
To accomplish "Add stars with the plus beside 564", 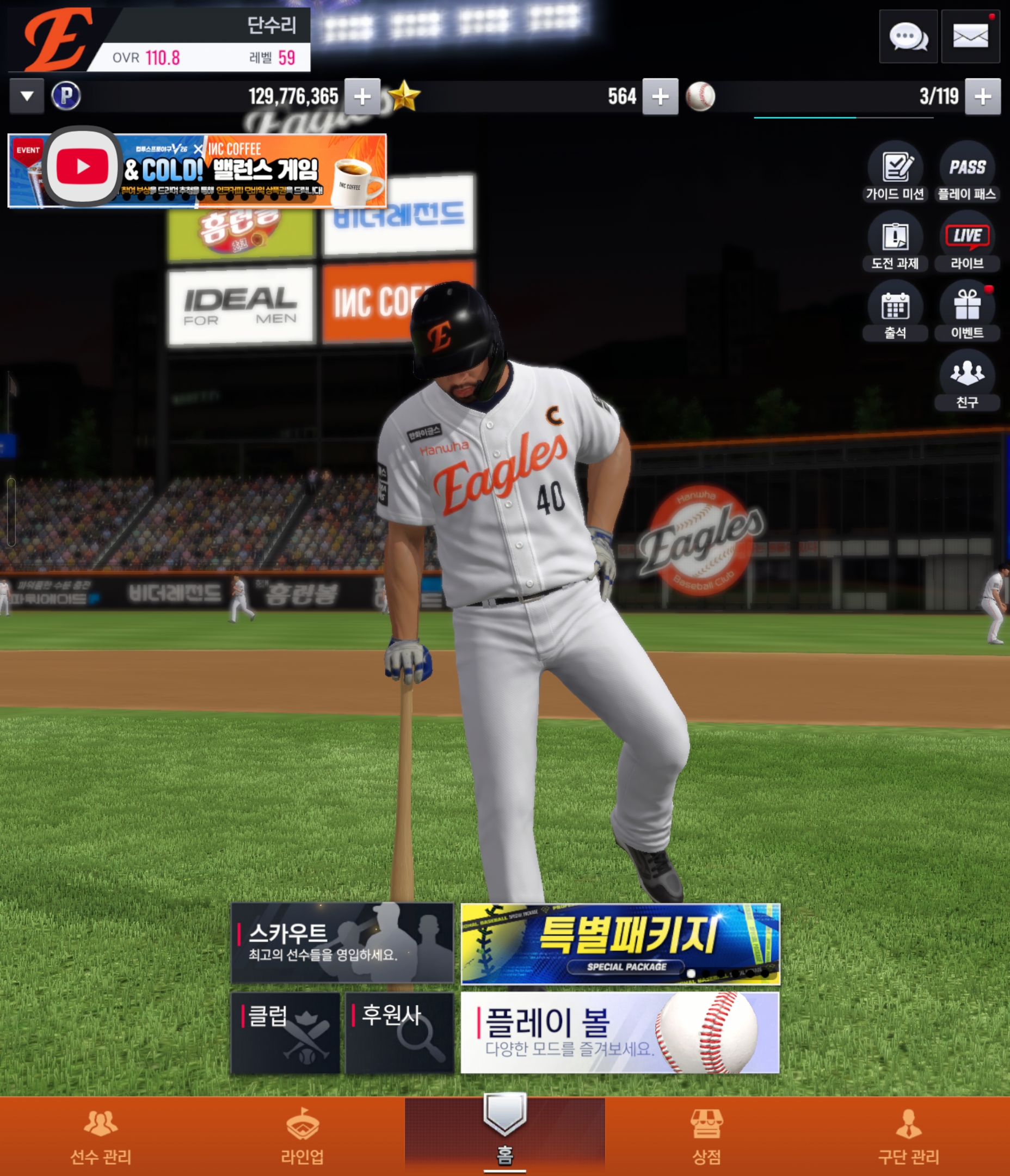I will [660, 96].
